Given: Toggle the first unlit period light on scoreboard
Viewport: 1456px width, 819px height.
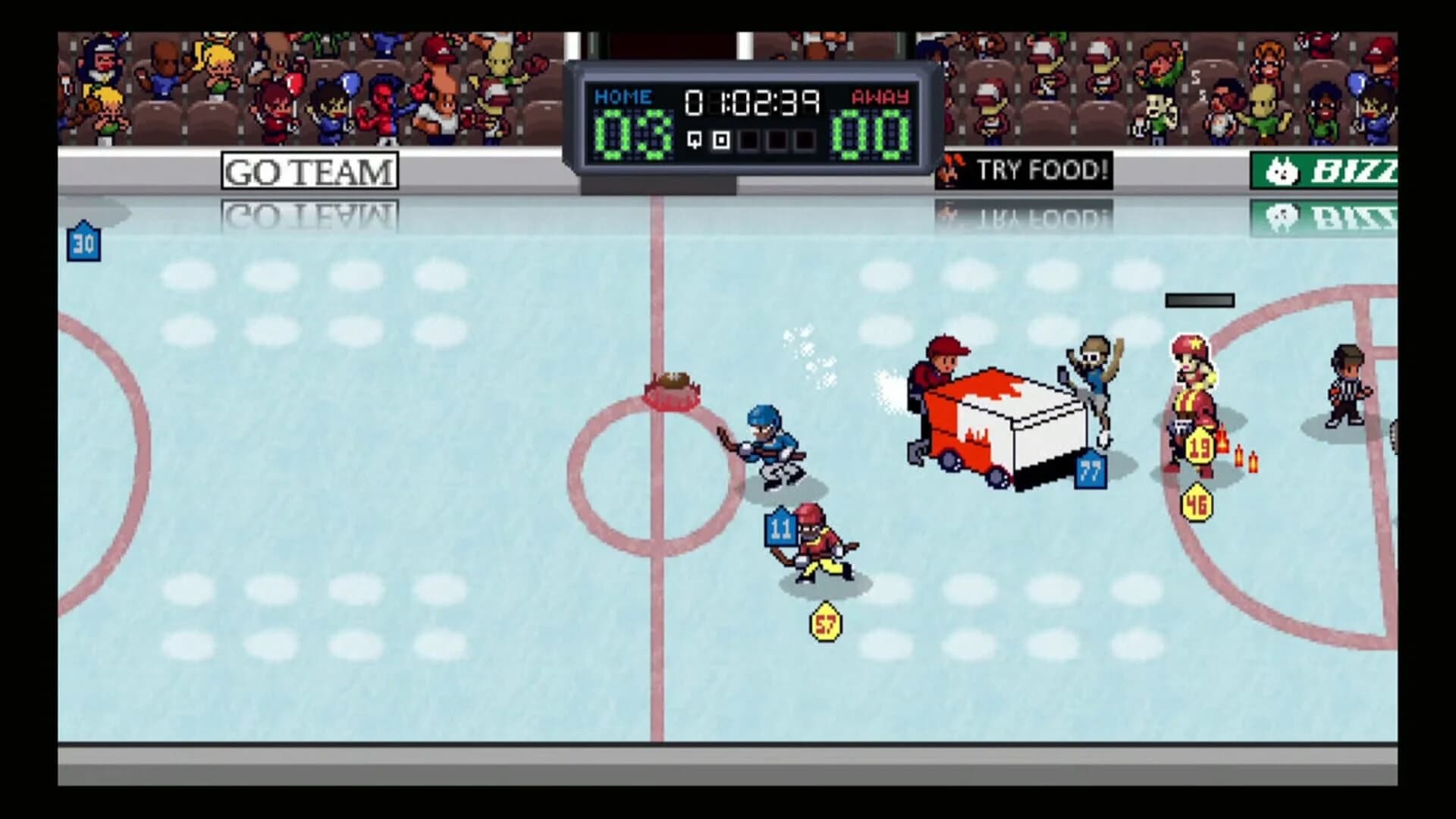Looking at the screenshot, I should [x=748, y=140].
